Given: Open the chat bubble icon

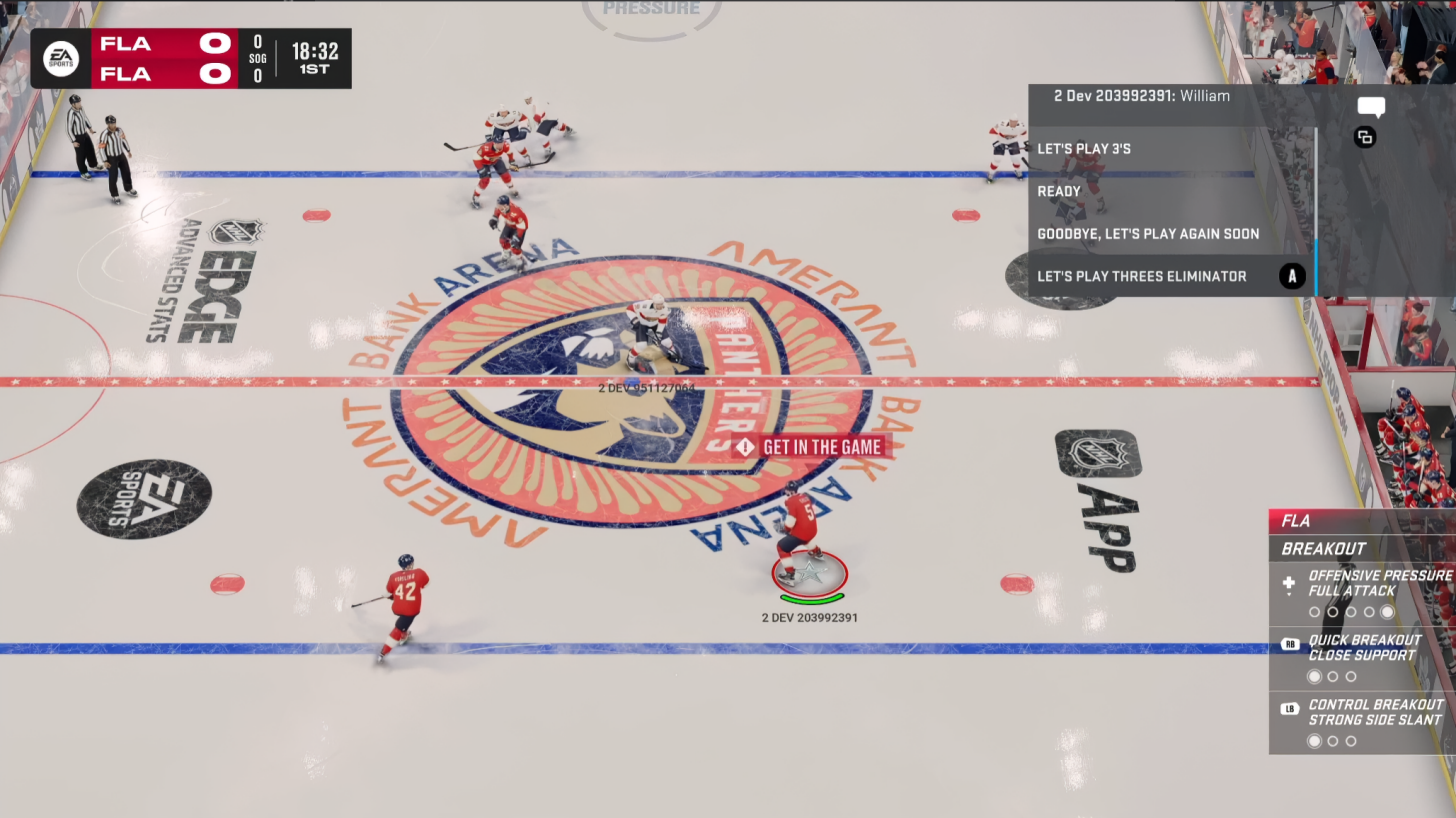Looking at the screenshot, I should (x=1371, y=107).
